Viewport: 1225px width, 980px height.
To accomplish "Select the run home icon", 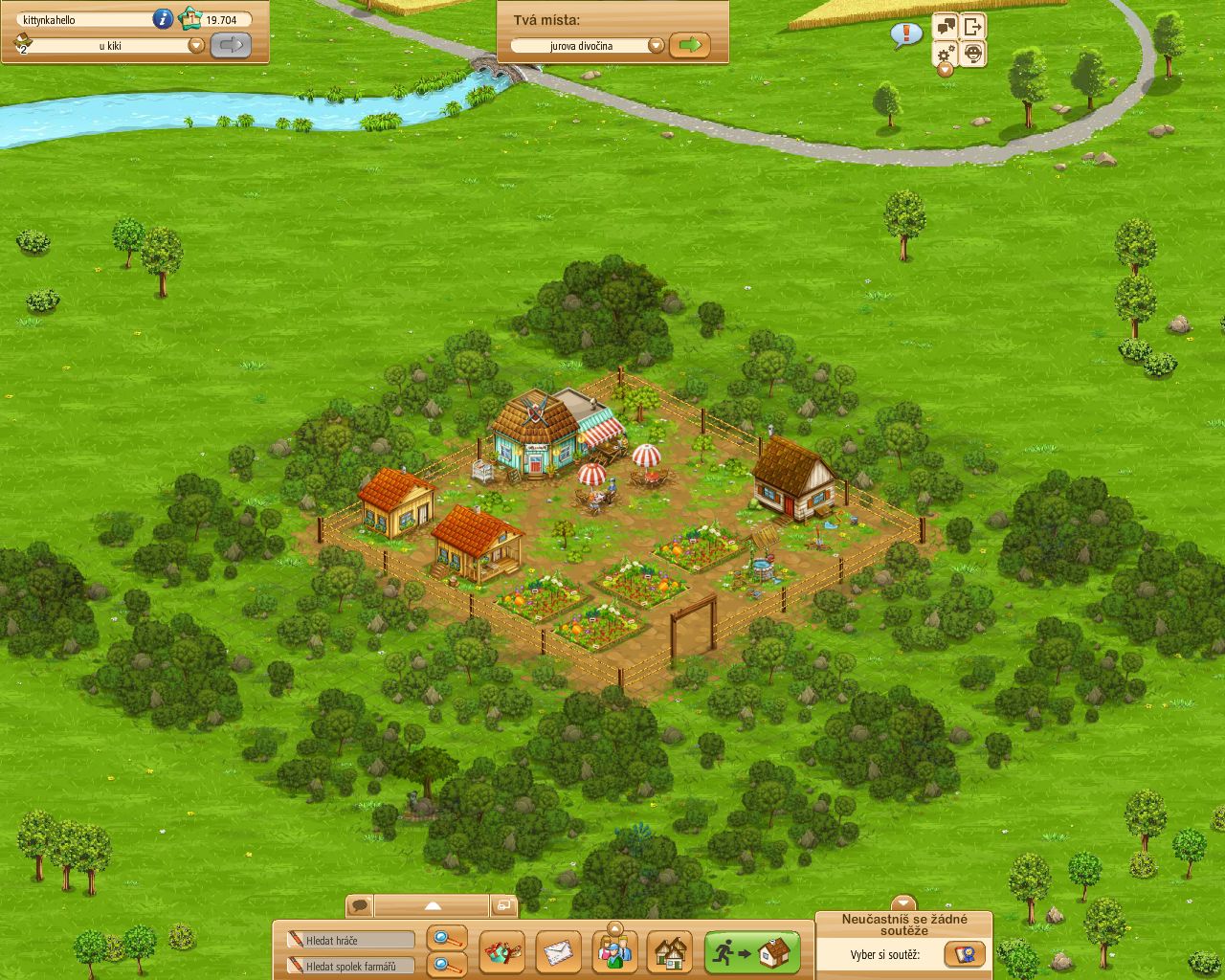I will click(x=751, y=952).
